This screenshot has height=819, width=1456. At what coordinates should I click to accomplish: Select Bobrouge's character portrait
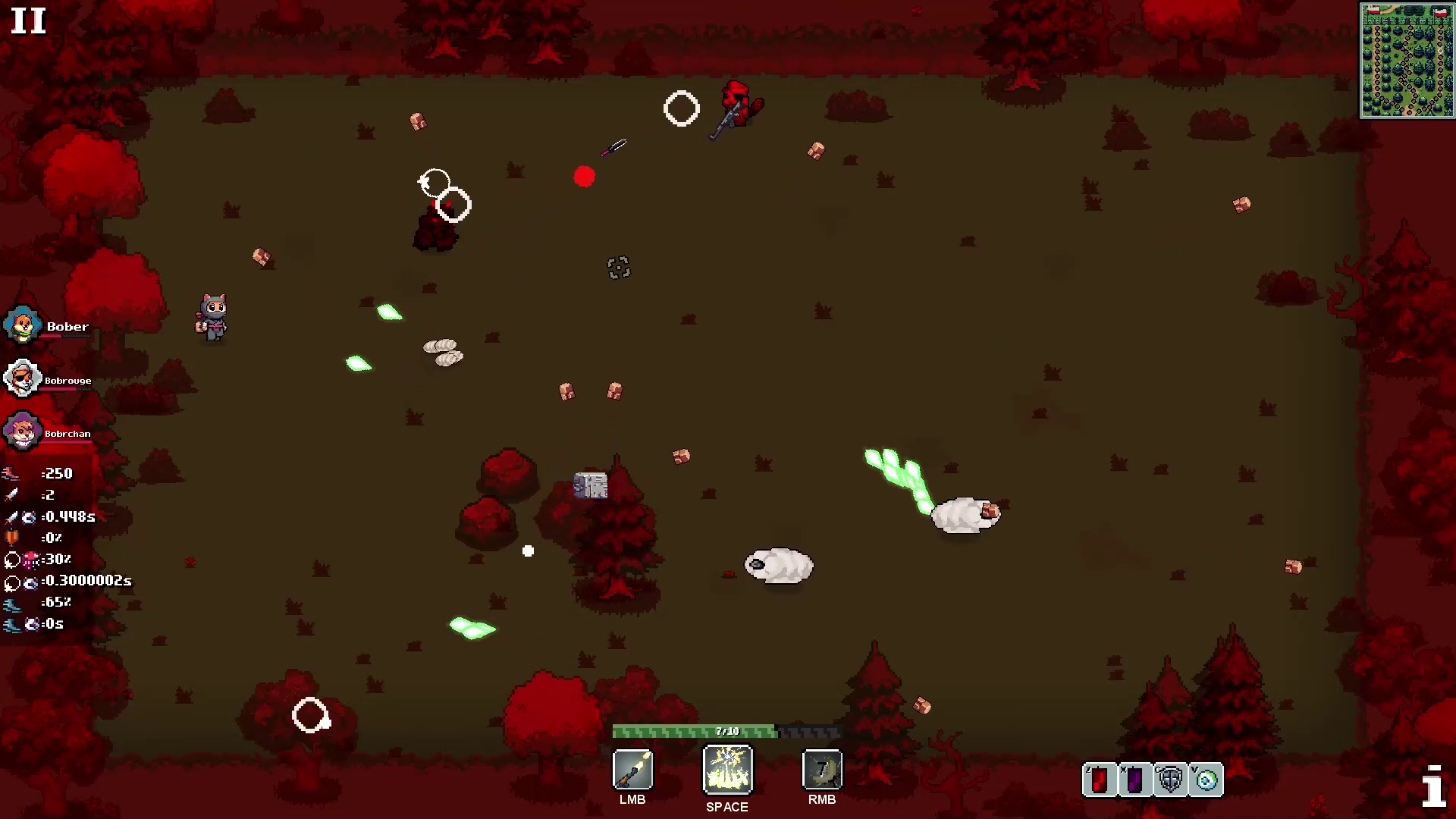pos(20,378)
